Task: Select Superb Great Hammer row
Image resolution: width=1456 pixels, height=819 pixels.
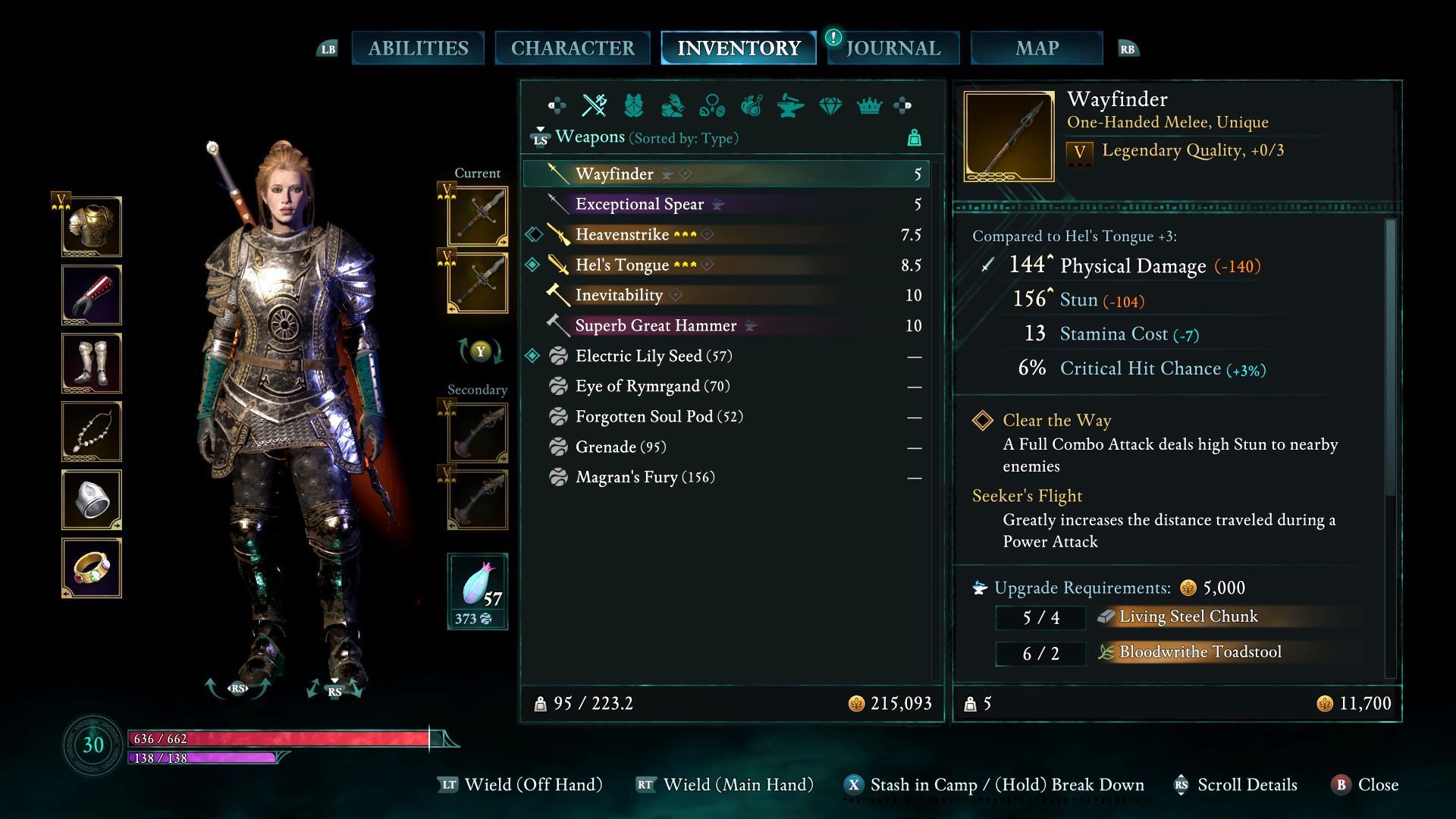Action: [x=655, y=325]
